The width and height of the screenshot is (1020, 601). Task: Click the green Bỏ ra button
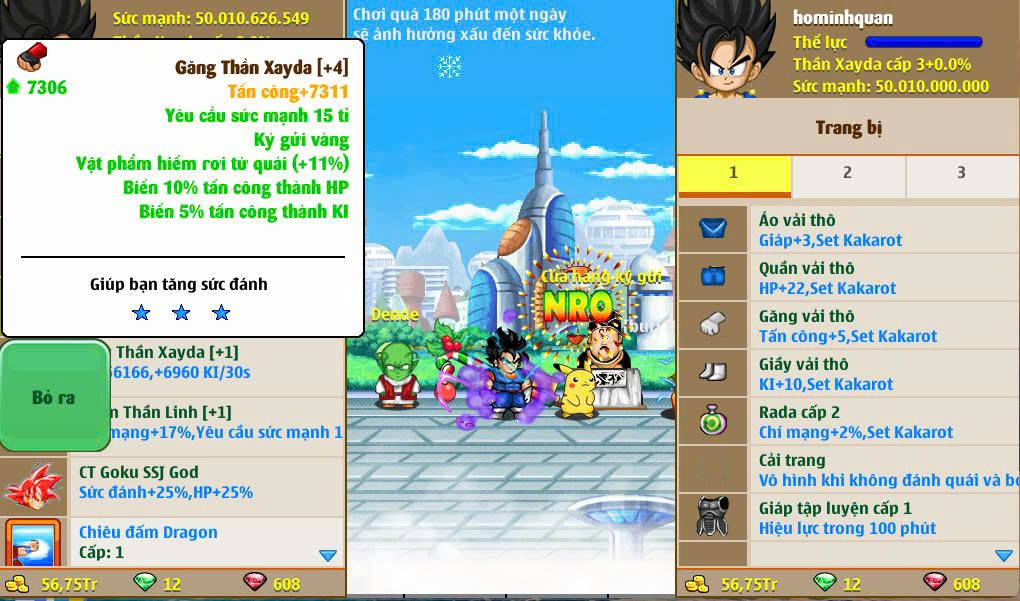[54, 397]
